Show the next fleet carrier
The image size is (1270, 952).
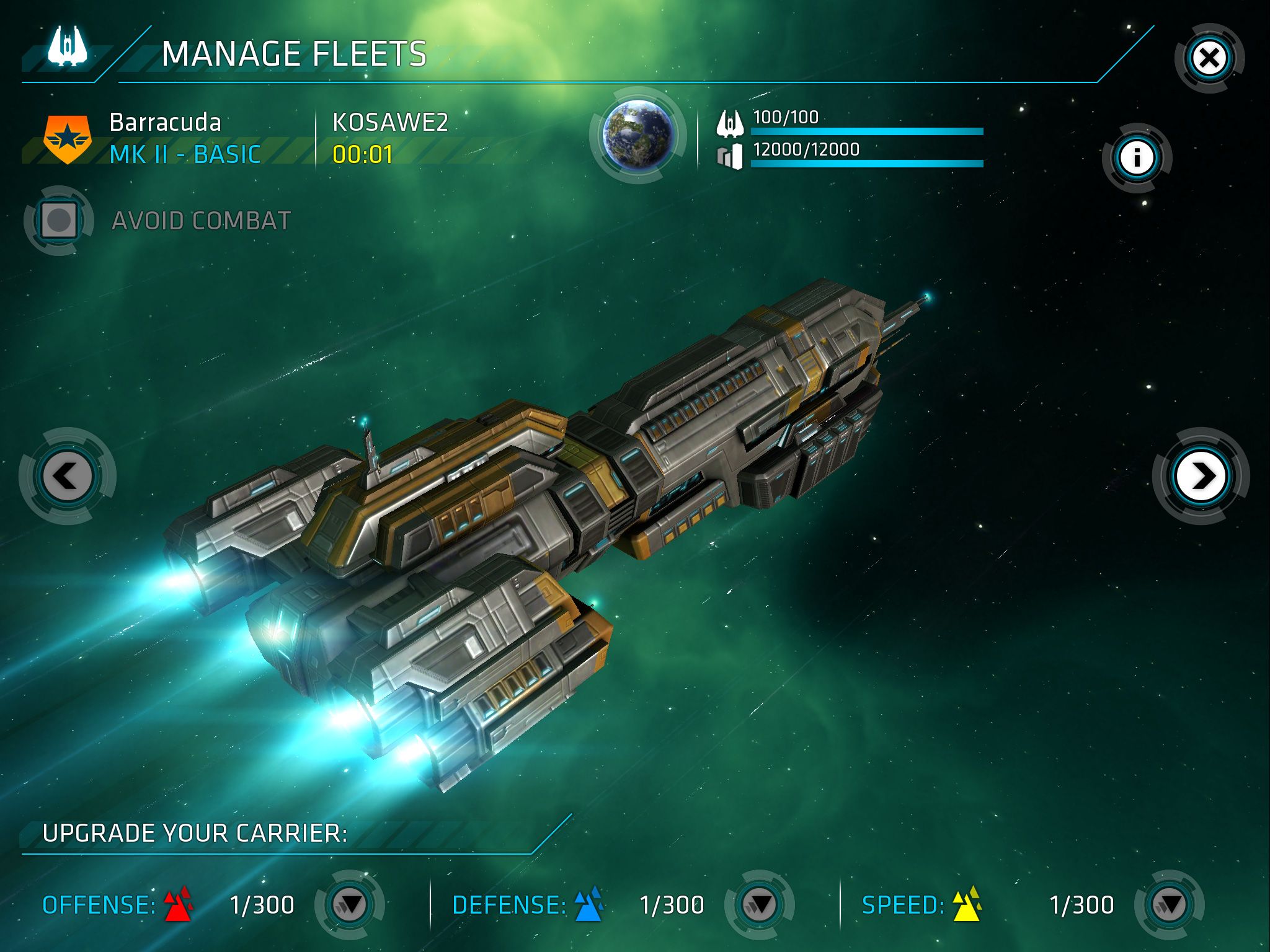tap(1201, 476)
